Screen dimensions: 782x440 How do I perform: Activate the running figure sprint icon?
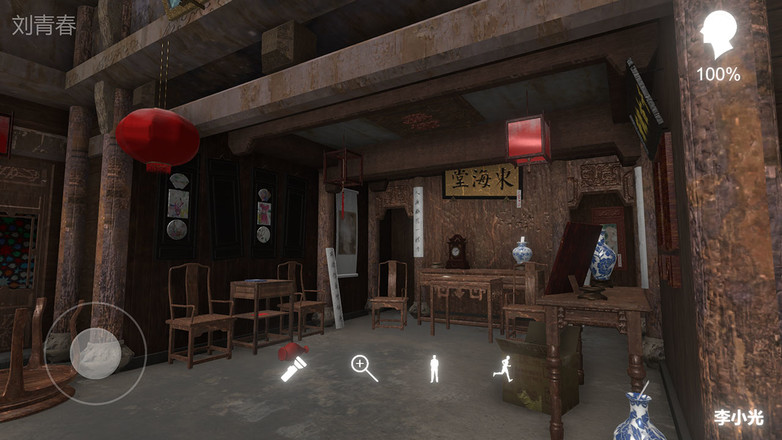coord(503,368)
